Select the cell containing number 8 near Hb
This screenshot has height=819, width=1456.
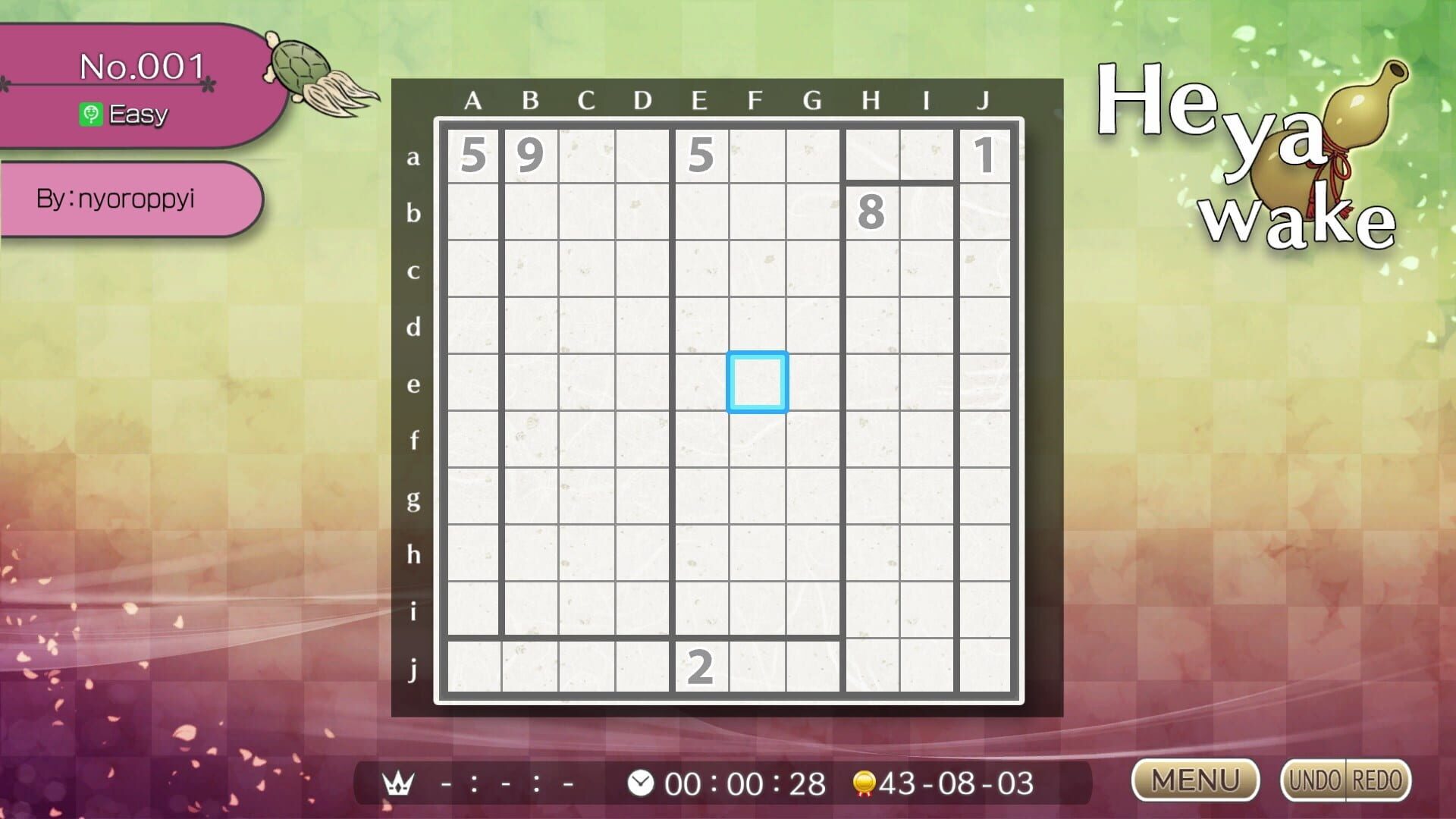871,212
